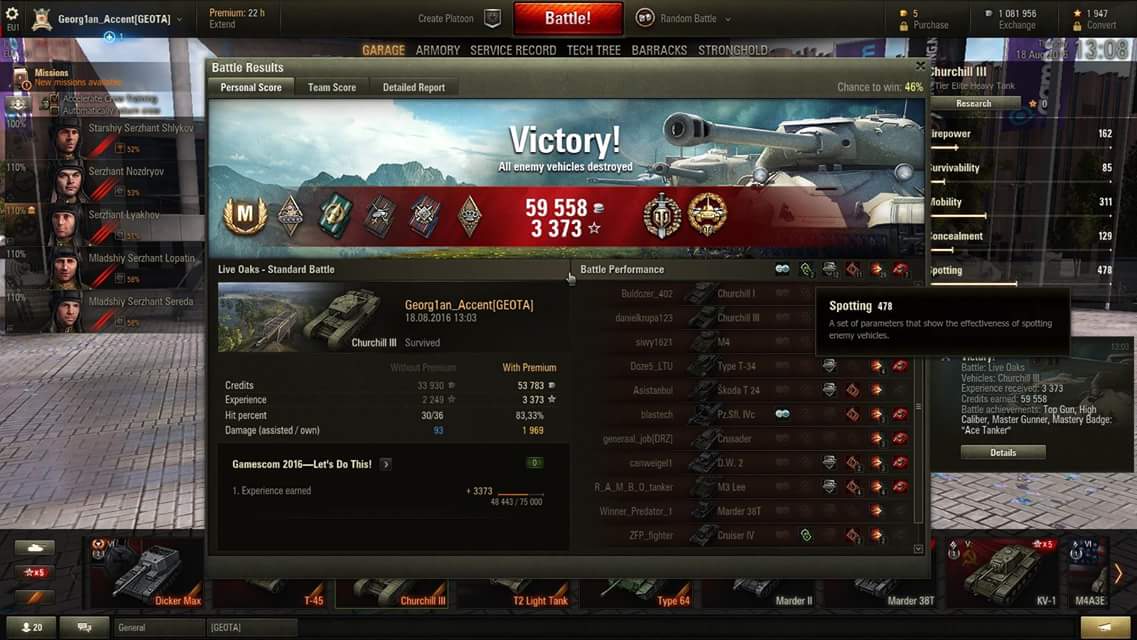Go to SERVICE RECORD
The width and height of the screenshot is (1137, 640).
click(x=513, y=50)
